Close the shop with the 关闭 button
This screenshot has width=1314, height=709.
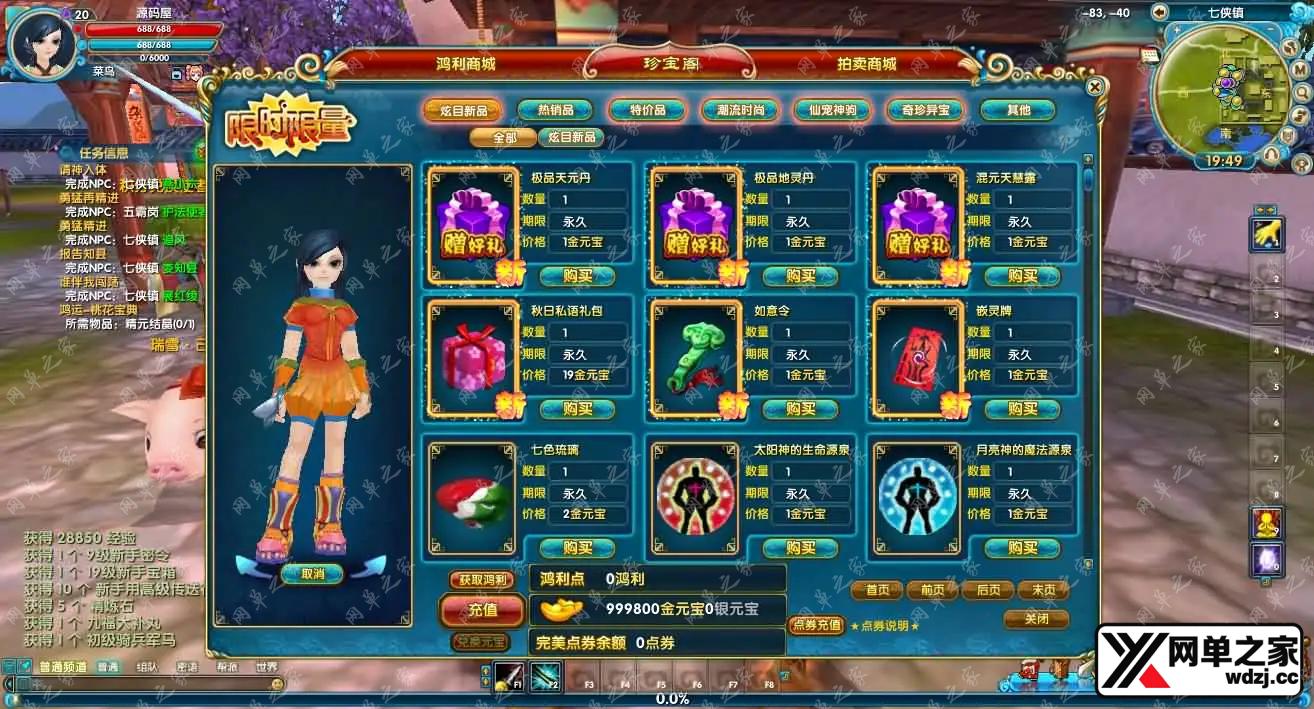pos(1037,619)
